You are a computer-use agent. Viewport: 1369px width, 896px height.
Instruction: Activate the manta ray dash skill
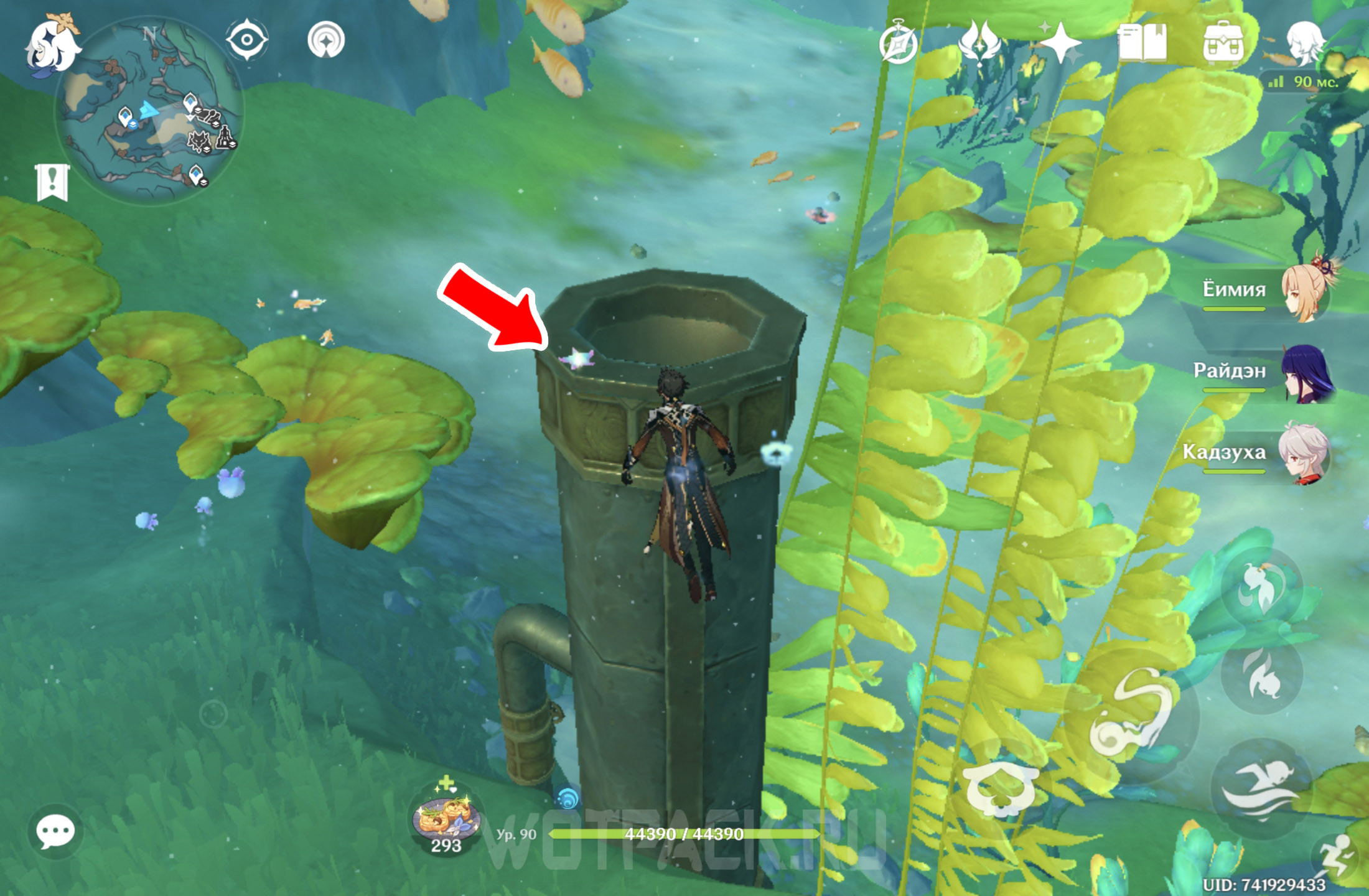point(1000,787)
